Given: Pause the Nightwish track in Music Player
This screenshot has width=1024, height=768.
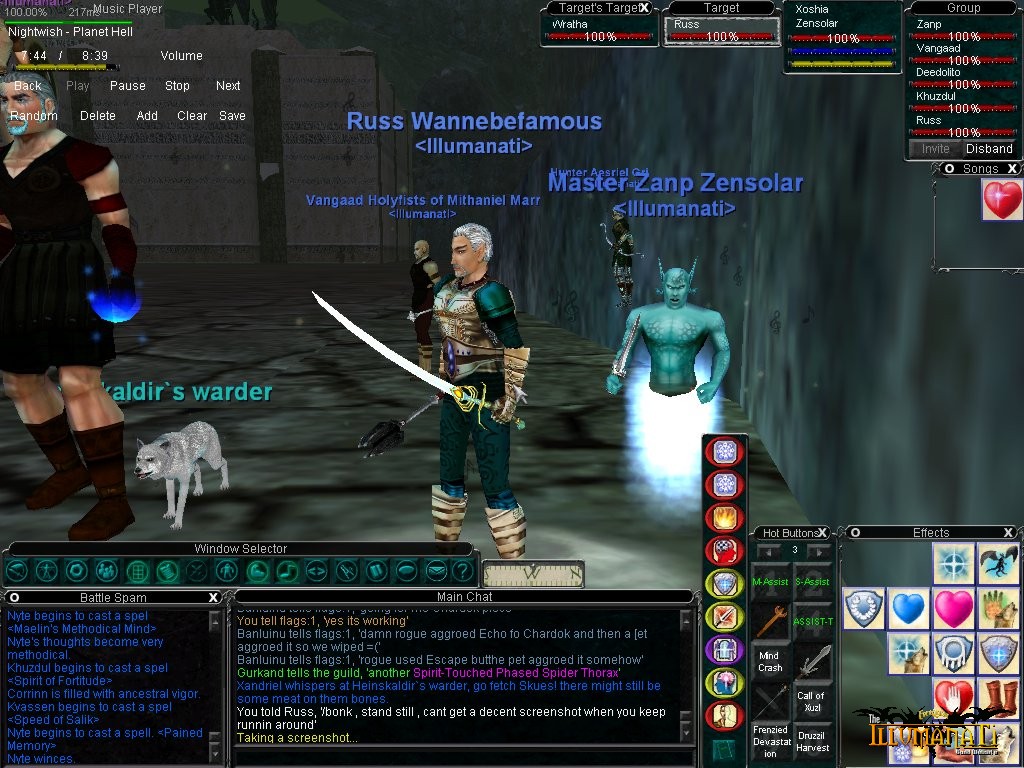Looking at the screenshot, I should [127, 86].
